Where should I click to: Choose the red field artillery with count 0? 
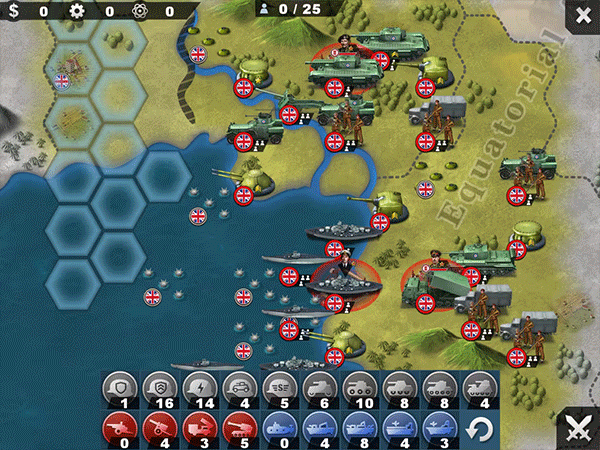tap(120, 428)
